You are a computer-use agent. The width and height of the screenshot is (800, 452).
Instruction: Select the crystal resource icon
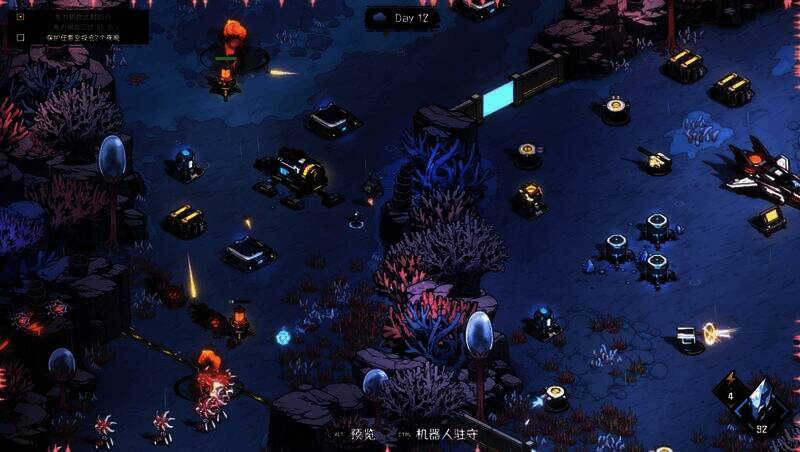(761, 403)
